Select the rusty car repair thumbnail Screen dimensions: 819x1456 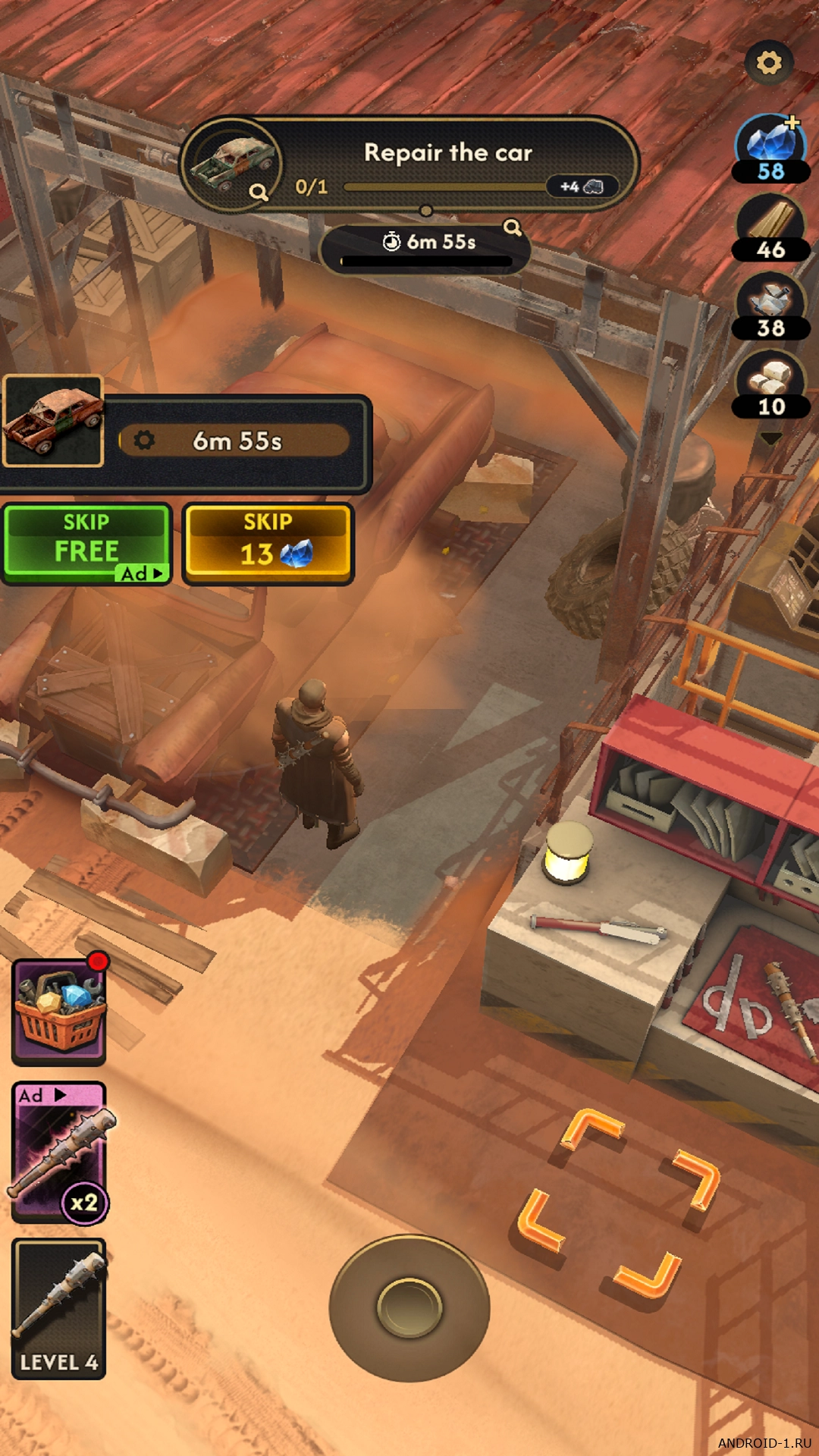pos(53,421)
